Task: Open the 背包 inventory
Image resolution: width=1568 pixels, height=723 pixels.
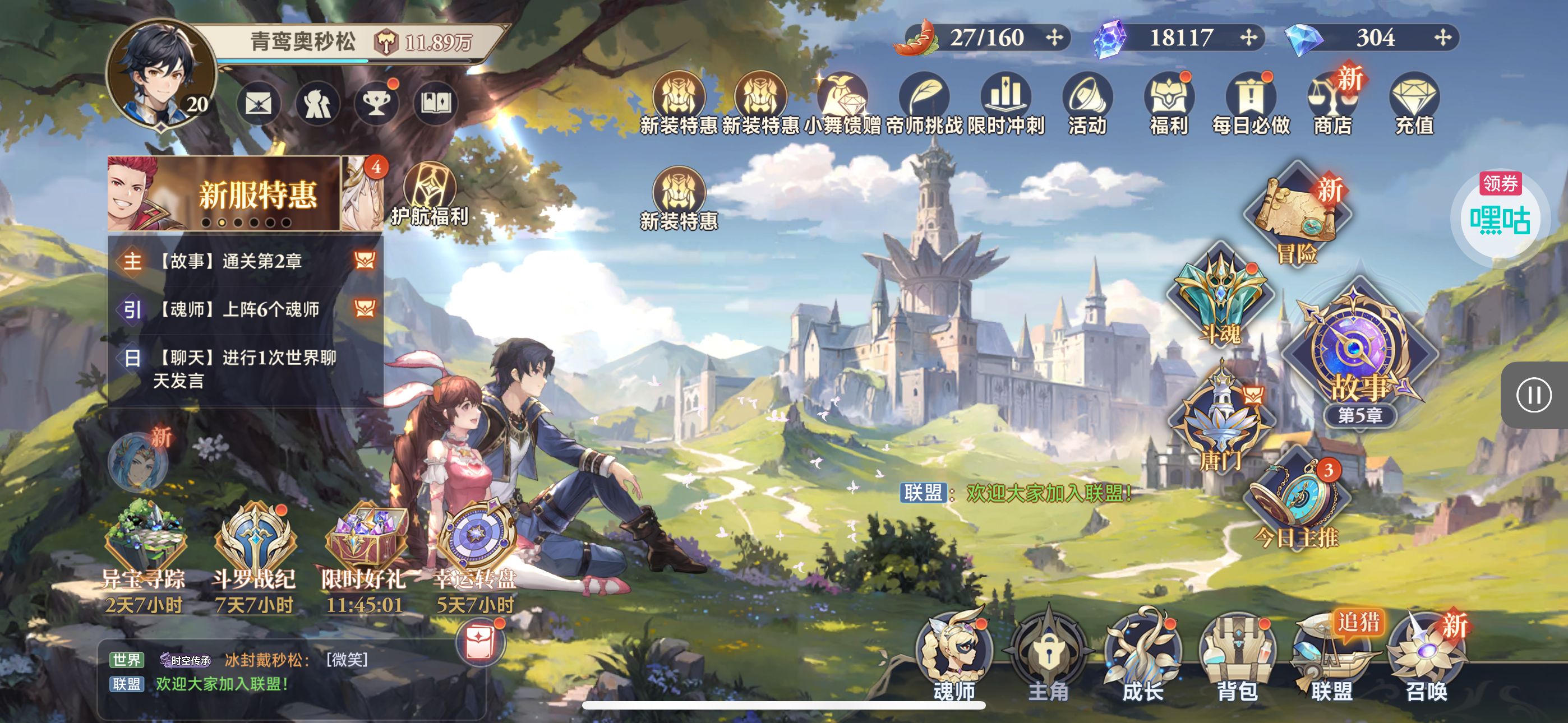Action: click(x=1236, y=657)
